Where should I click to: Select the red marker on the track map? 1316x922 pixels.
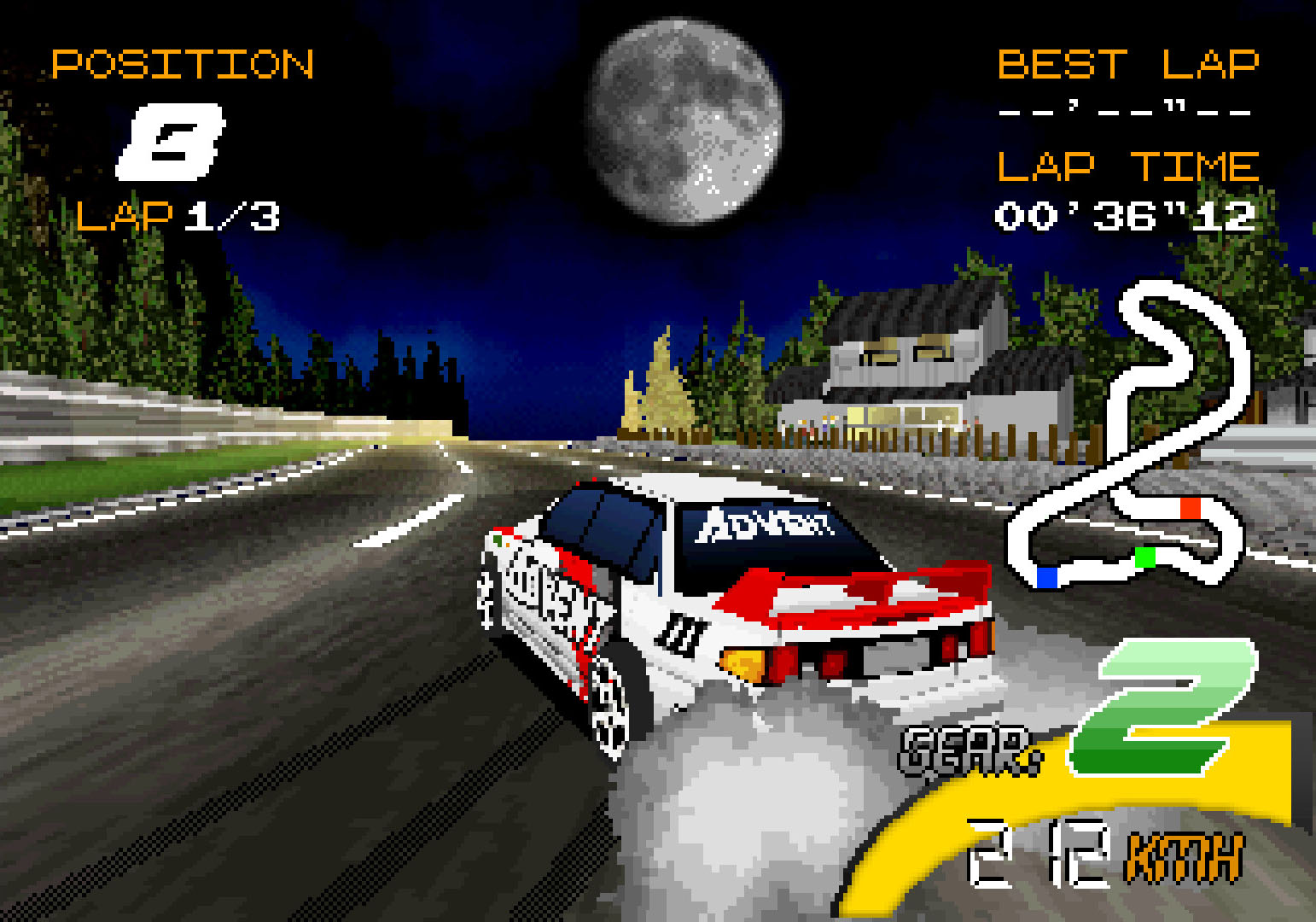[x=1190, y=509]
